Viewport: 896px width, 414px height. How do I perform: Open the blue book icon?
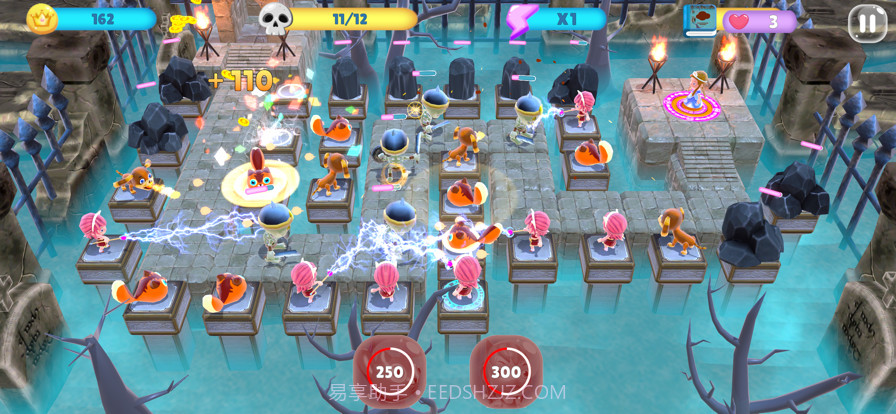point(701,20)
